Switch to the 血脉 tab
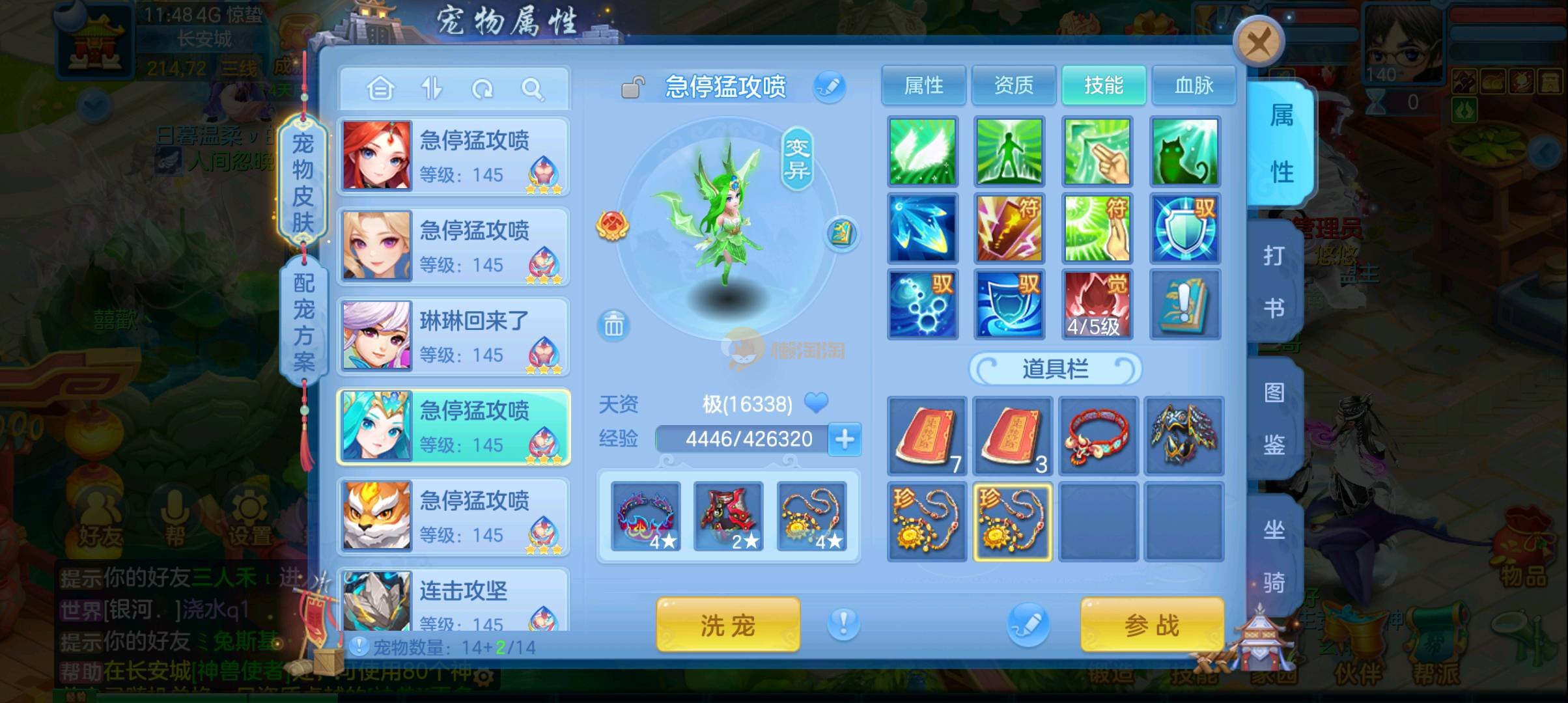This screenshot has width=1568, height=703. point(1194,85)
